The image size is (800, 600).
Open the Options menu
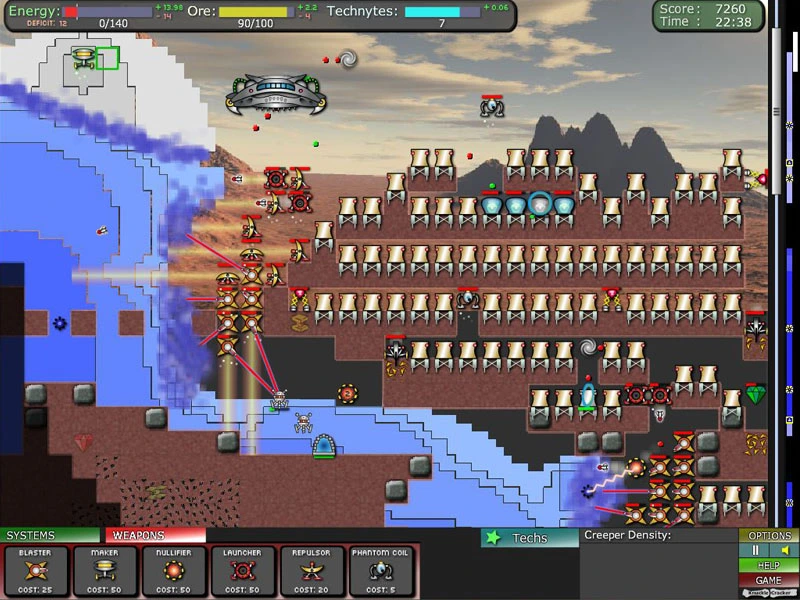click(x=769, y=536)
